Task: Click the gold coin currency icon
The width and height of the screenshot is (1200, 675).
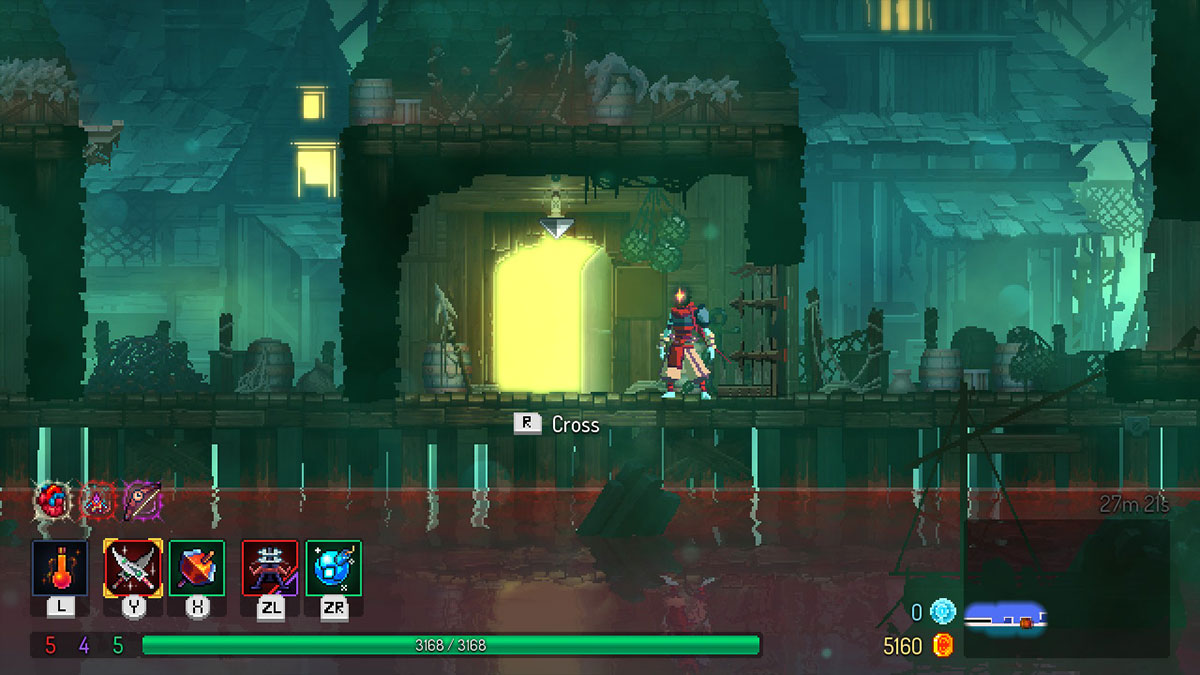Action: click(x=942, y=646)
